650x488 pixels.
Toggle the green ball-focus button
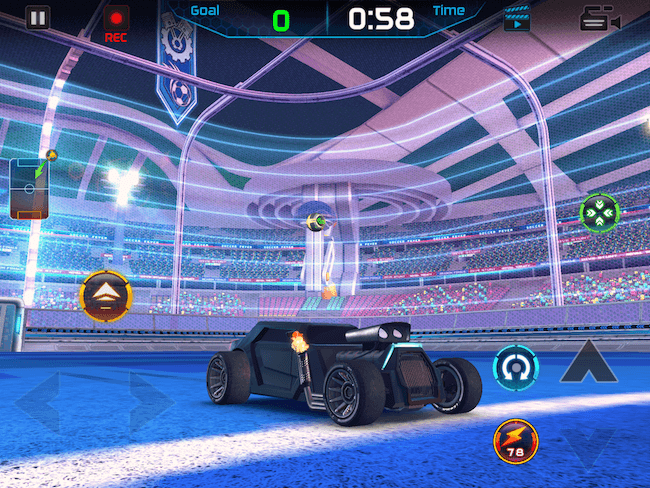pos(600,211)
